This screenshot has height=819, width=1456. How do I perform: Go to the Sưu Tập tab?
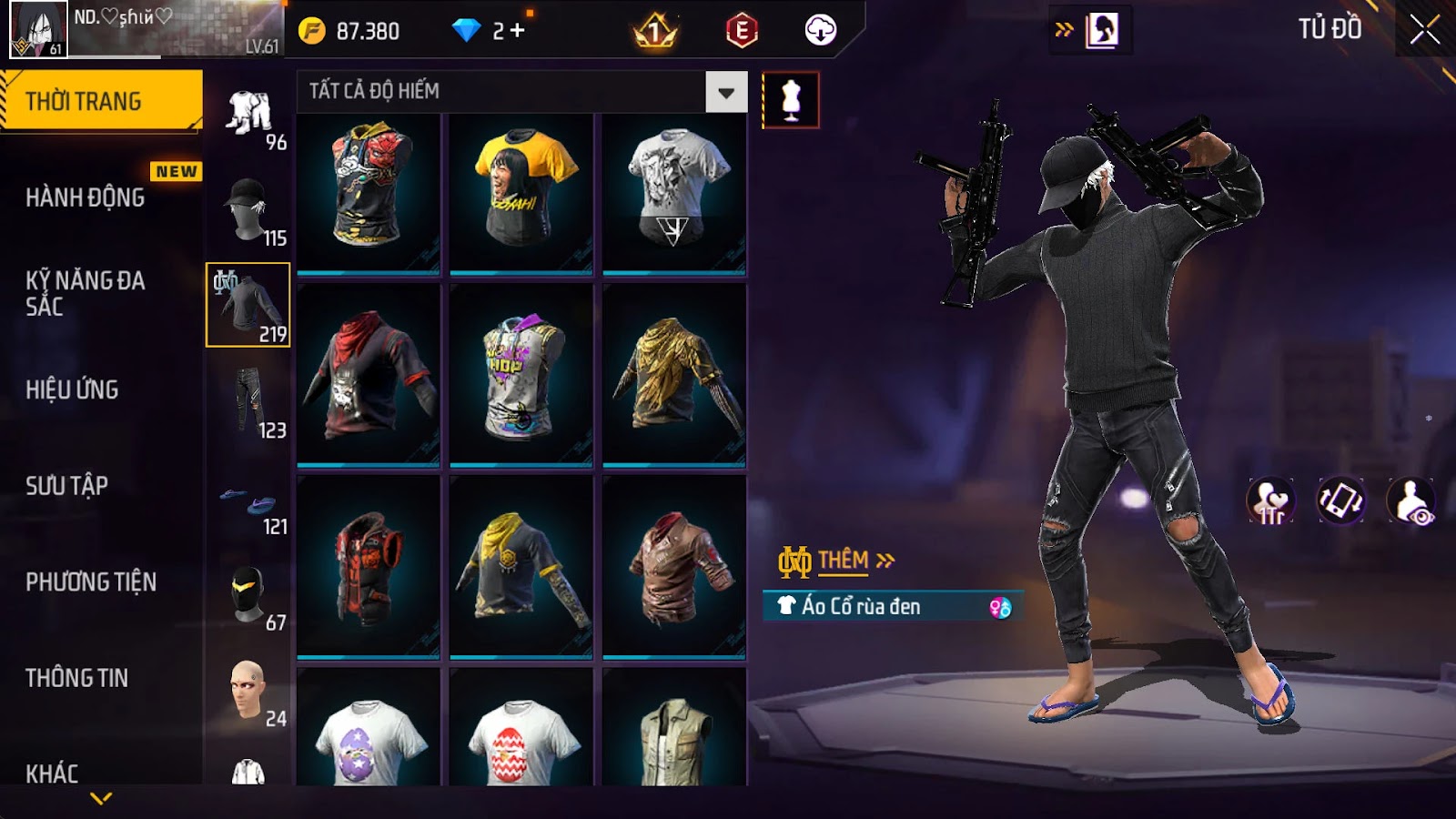point(67,486)
